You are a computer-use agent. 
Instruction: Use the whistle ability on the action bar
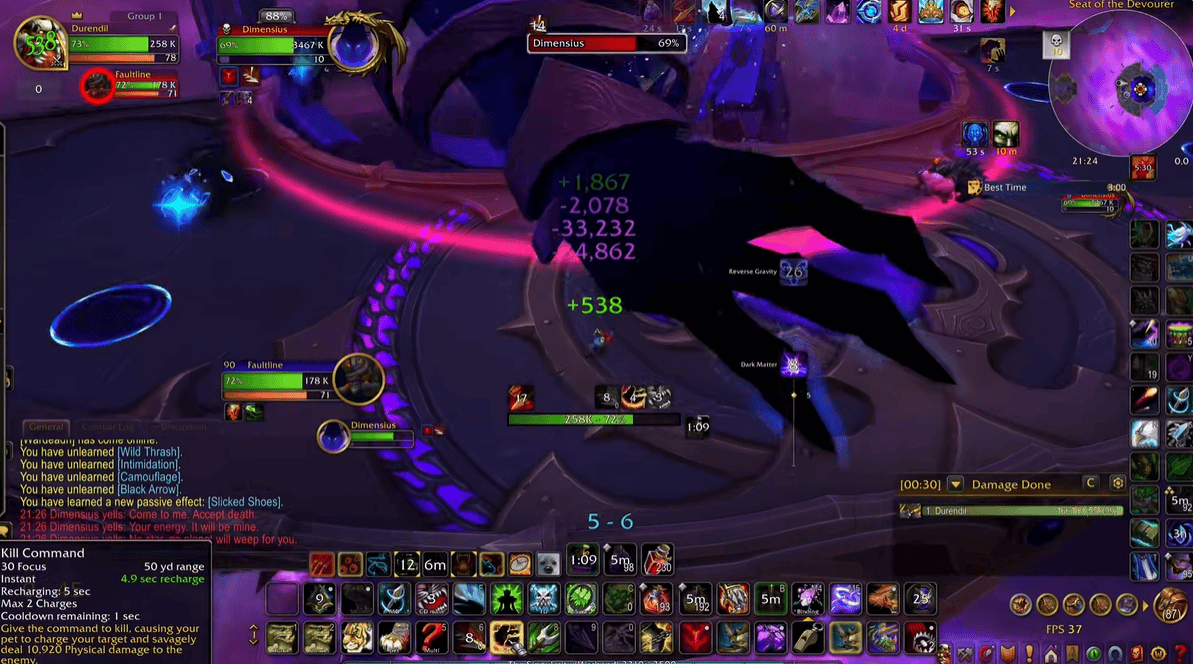[x=808, y=635]
